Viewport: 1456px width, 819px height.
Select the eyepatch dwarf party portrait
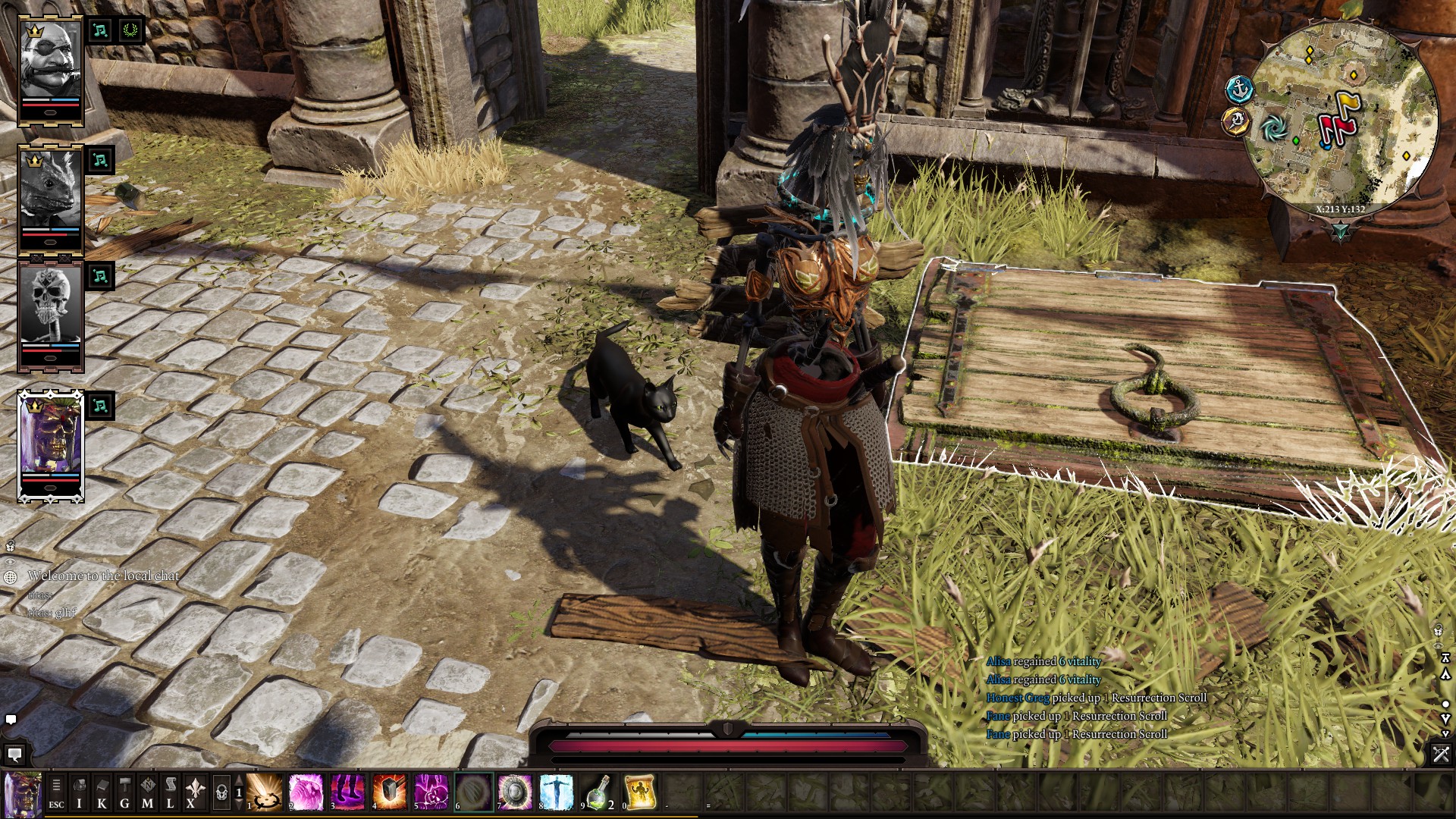tap(50, 67)
